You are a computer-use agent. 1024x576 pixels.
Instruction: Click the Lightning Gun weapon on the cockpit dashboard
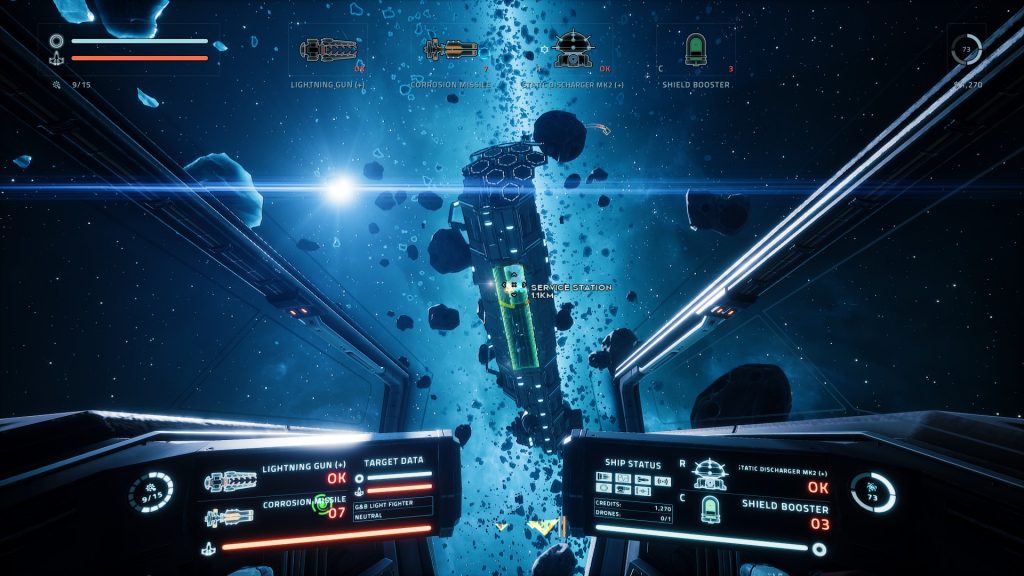[x=231, y=482]
